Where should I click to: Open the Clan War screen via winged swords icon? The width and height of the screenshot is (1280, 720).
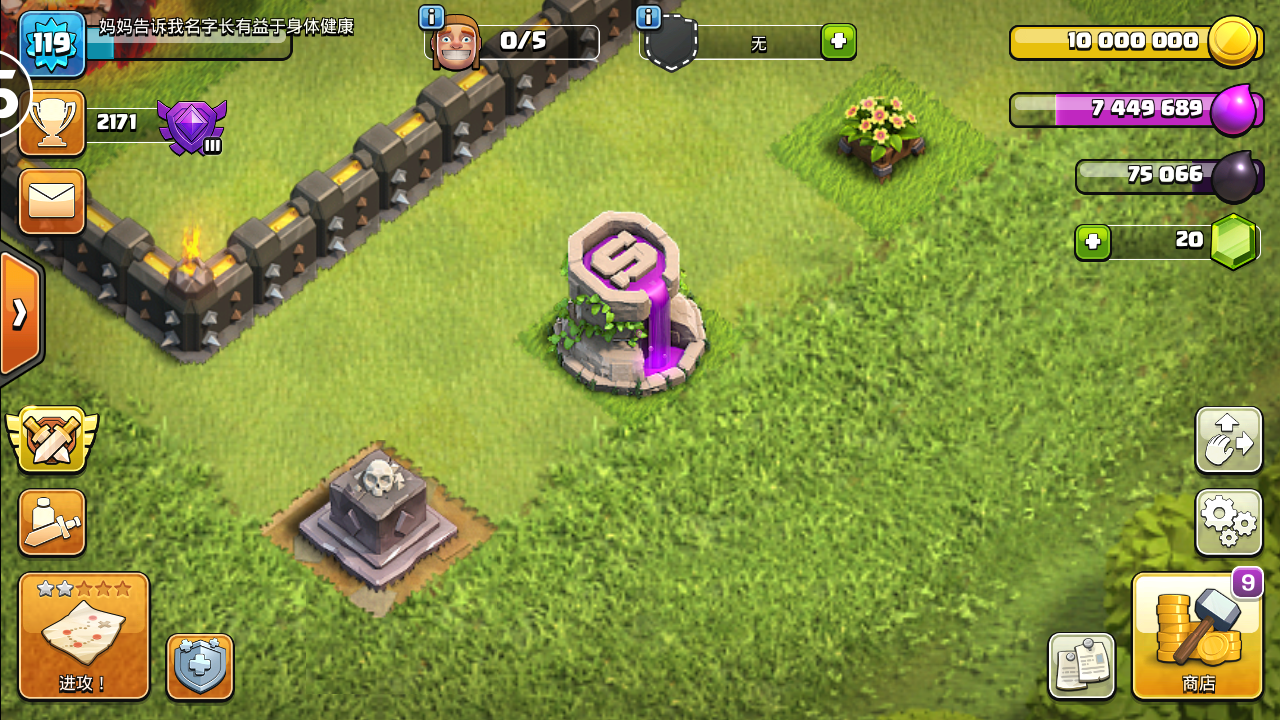pos(51,437)
